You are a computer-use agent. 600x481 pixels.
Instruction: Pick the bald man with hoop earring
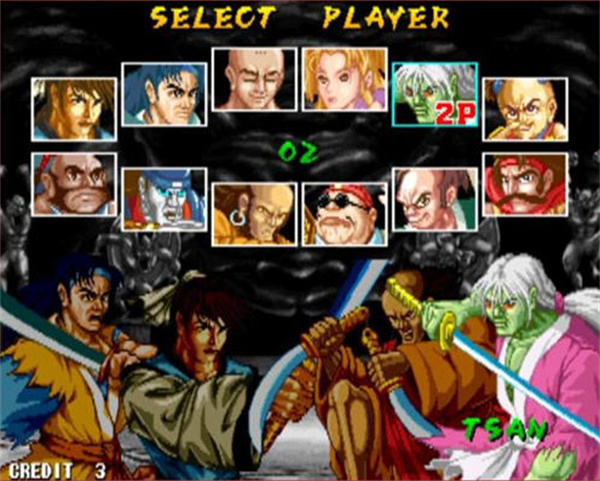point(254,214)
